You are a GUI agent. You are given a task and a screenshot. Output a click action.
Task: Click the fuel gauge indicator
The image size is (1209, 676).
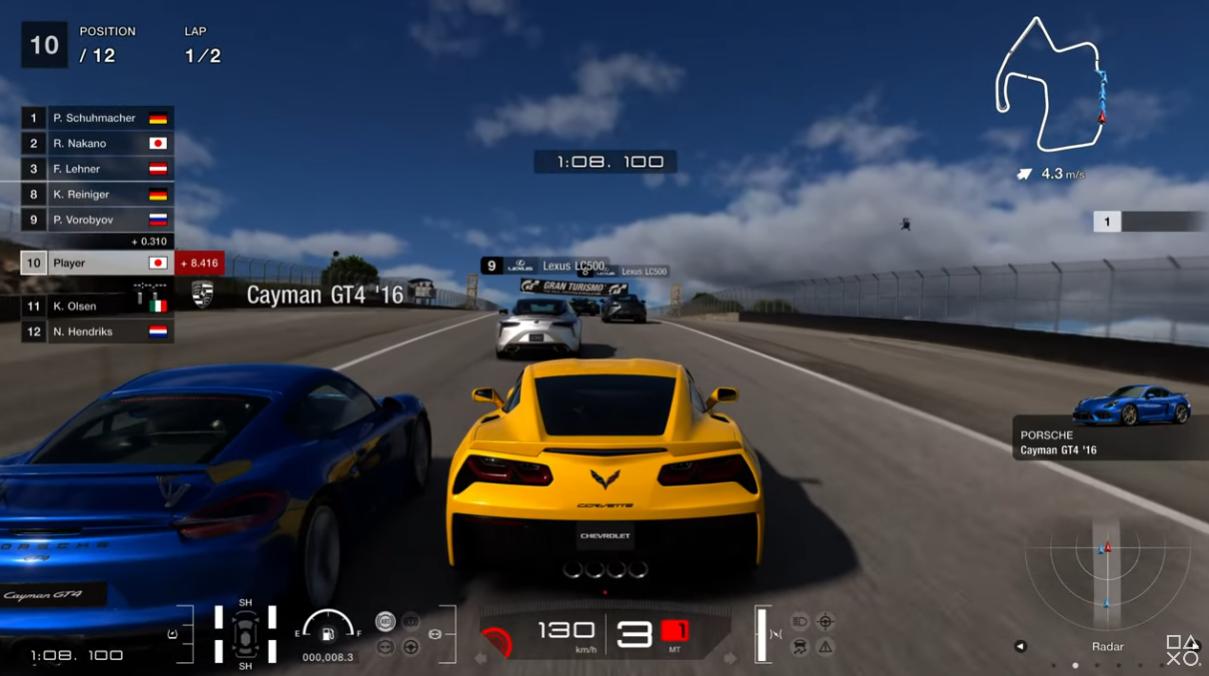point(327,628)
